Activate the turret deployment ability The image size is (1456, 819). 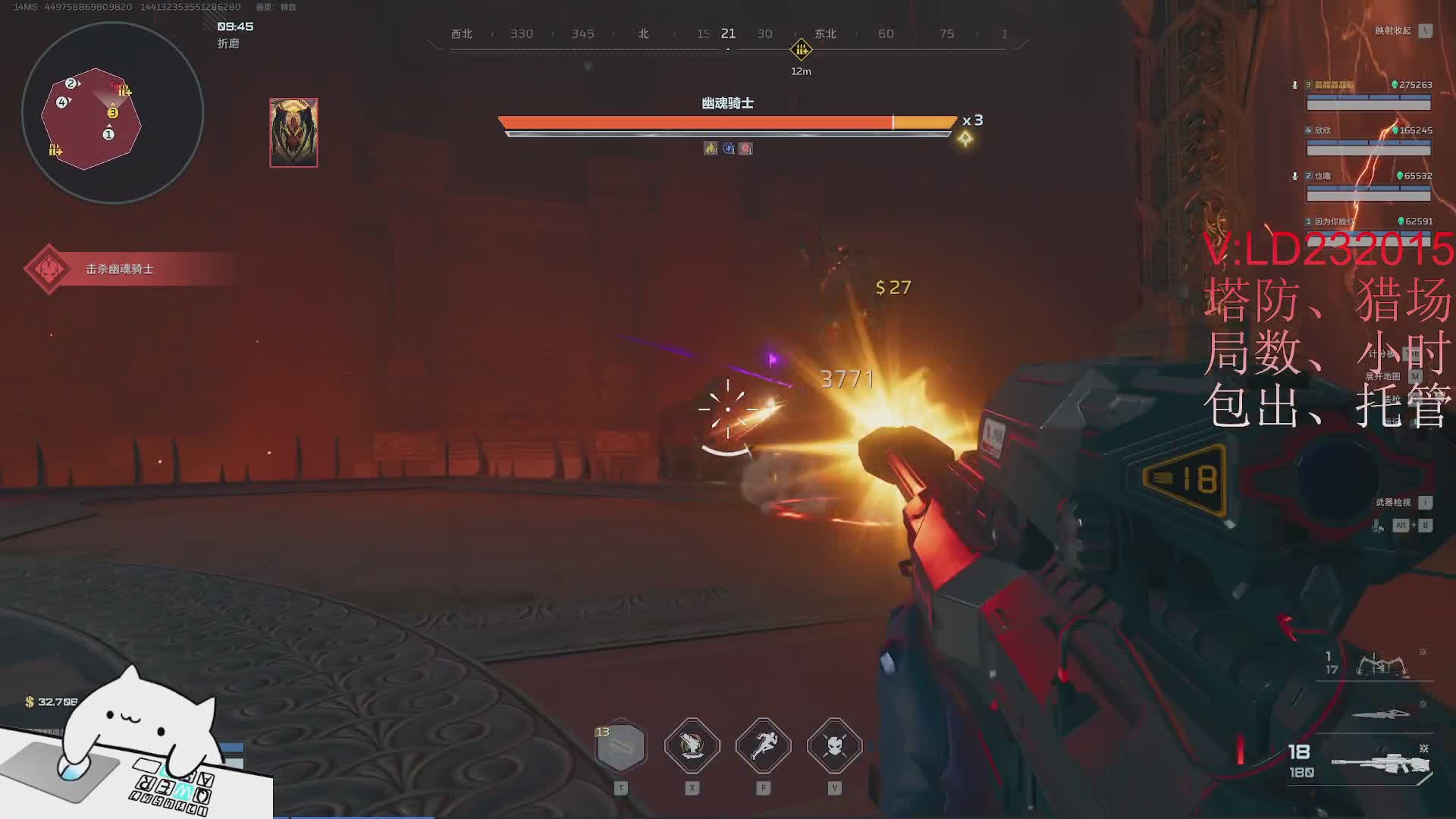point(692,745)
